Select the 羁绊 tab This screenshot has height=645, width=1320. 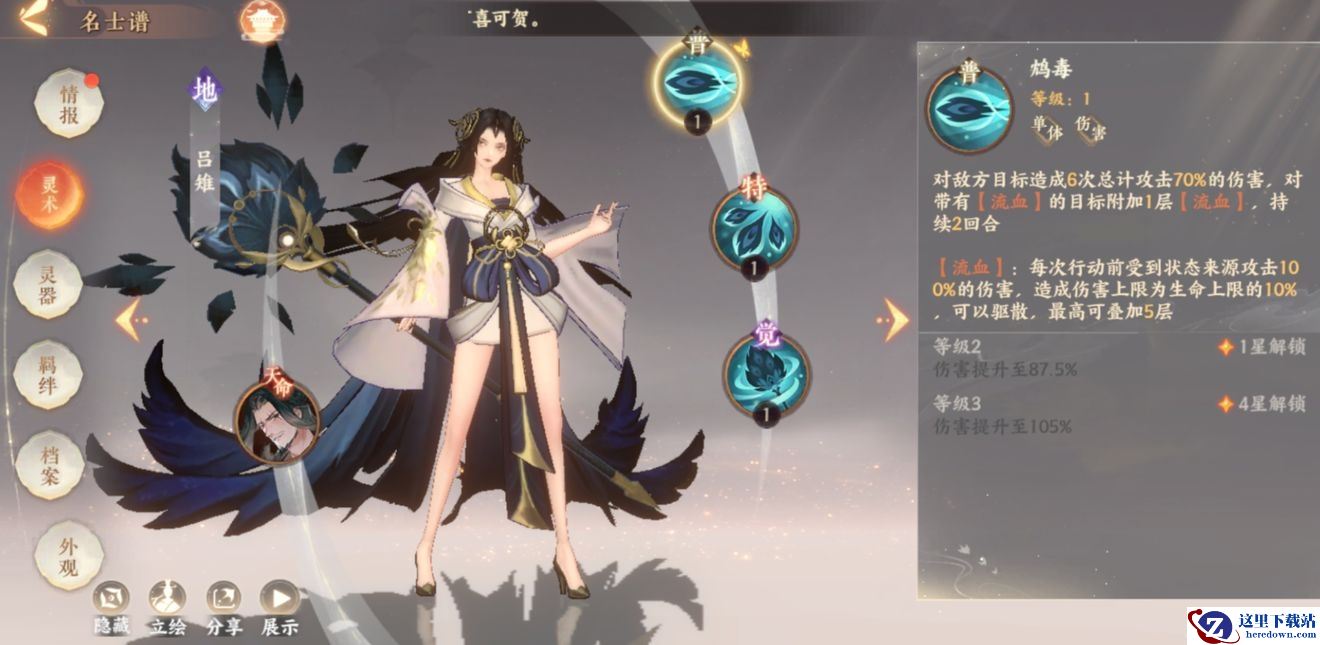(49, 374)
